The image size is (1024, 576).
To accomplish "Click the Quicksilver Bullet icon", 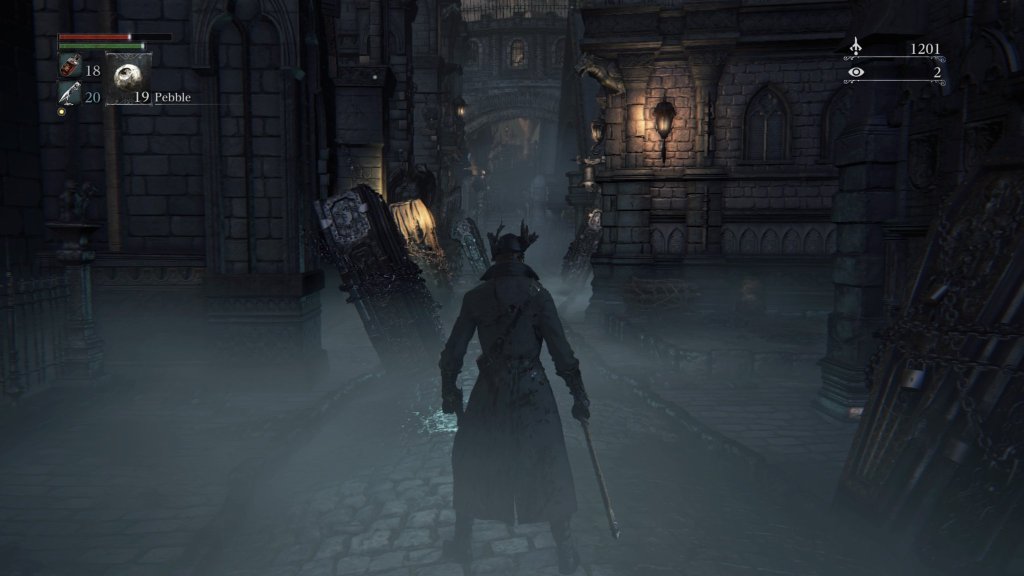I will 69,94.
